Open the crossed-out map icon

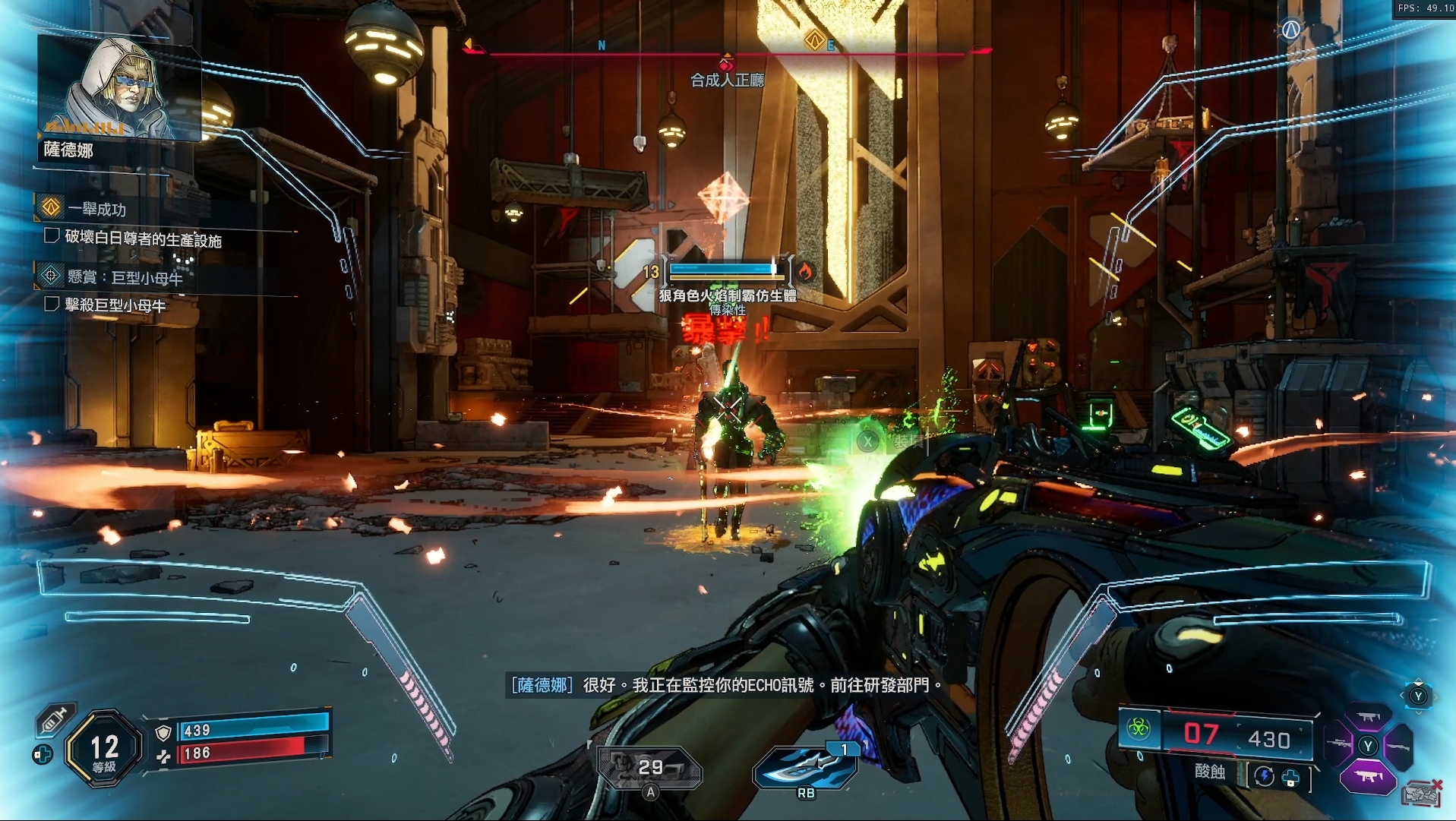point(1421,794)
